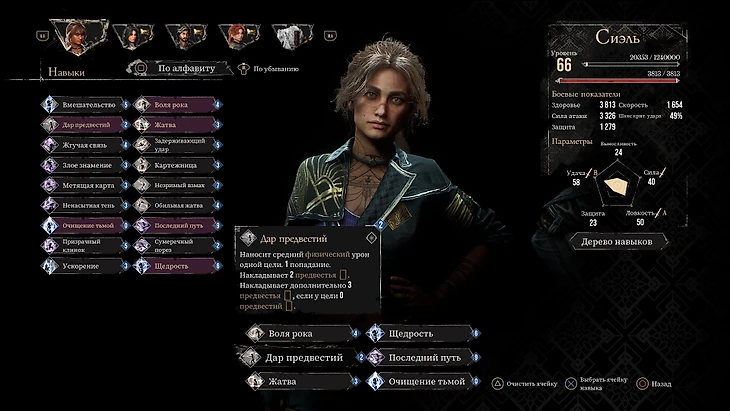730x411 pixels.
Task: Select the equipped Щедрость slot below the tooltip
Action: [419, 333]
